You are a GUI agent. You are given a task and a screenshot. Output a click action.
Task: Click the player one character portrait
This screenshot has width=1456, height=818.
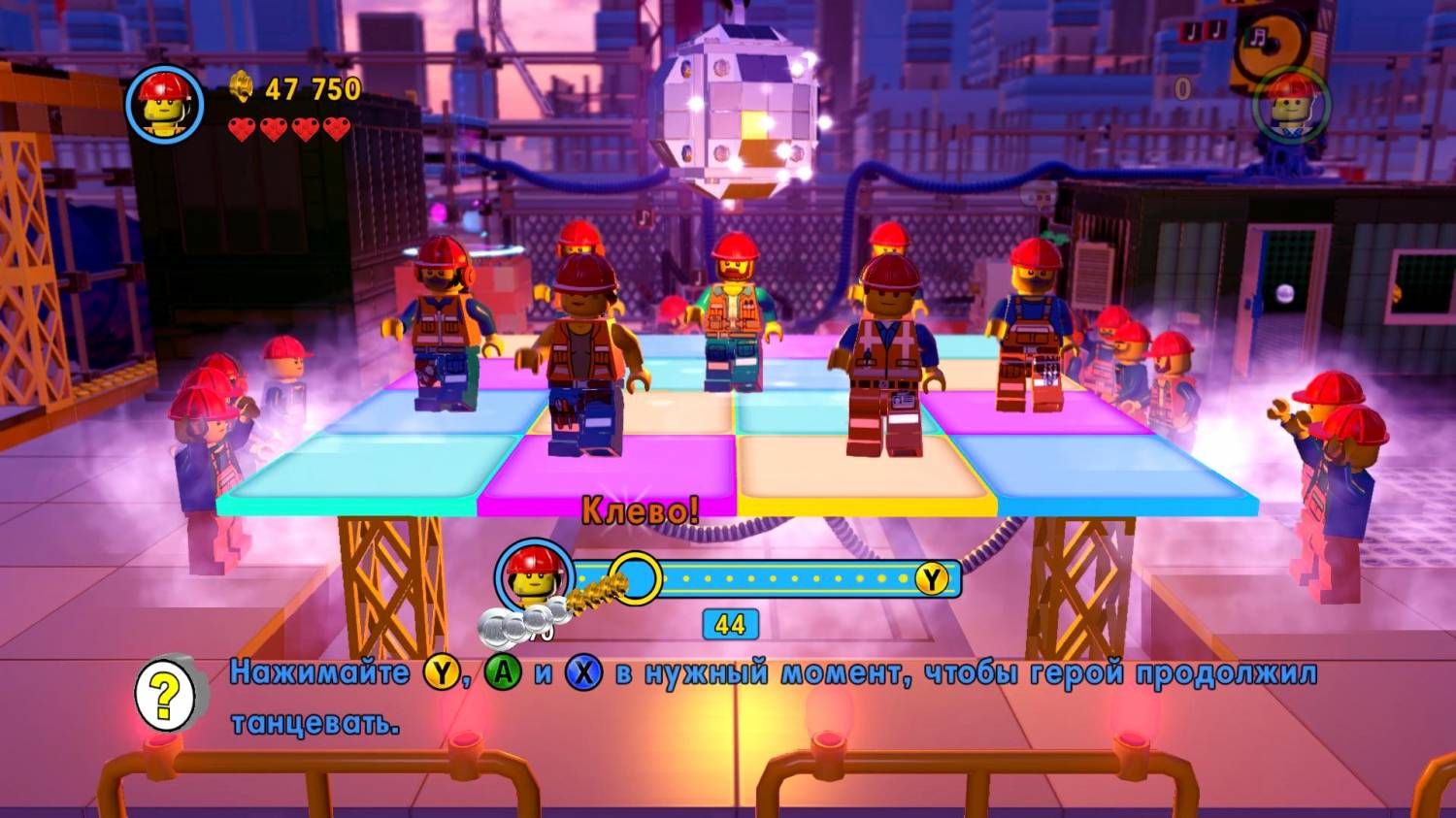click(x=164, y=105)
